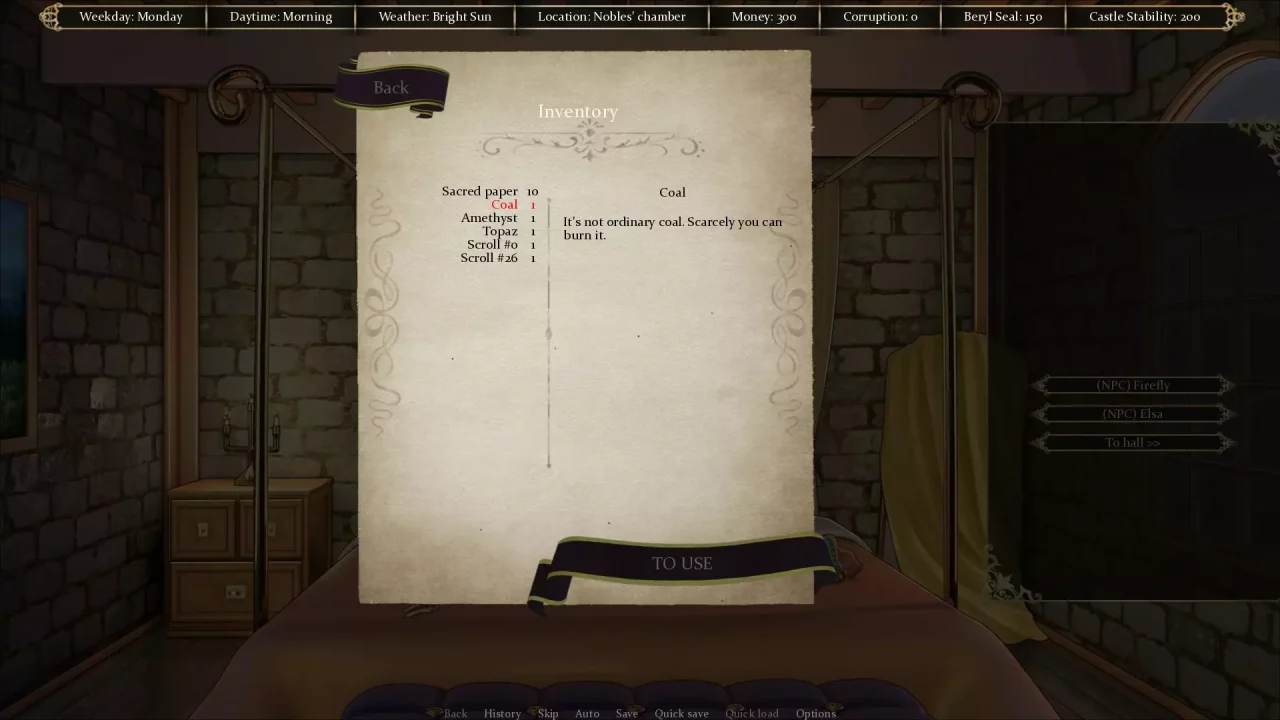Perform a Quick save
Viewport: 1280px width, 720px height.
pyautogui.click(x=681, y=713)
